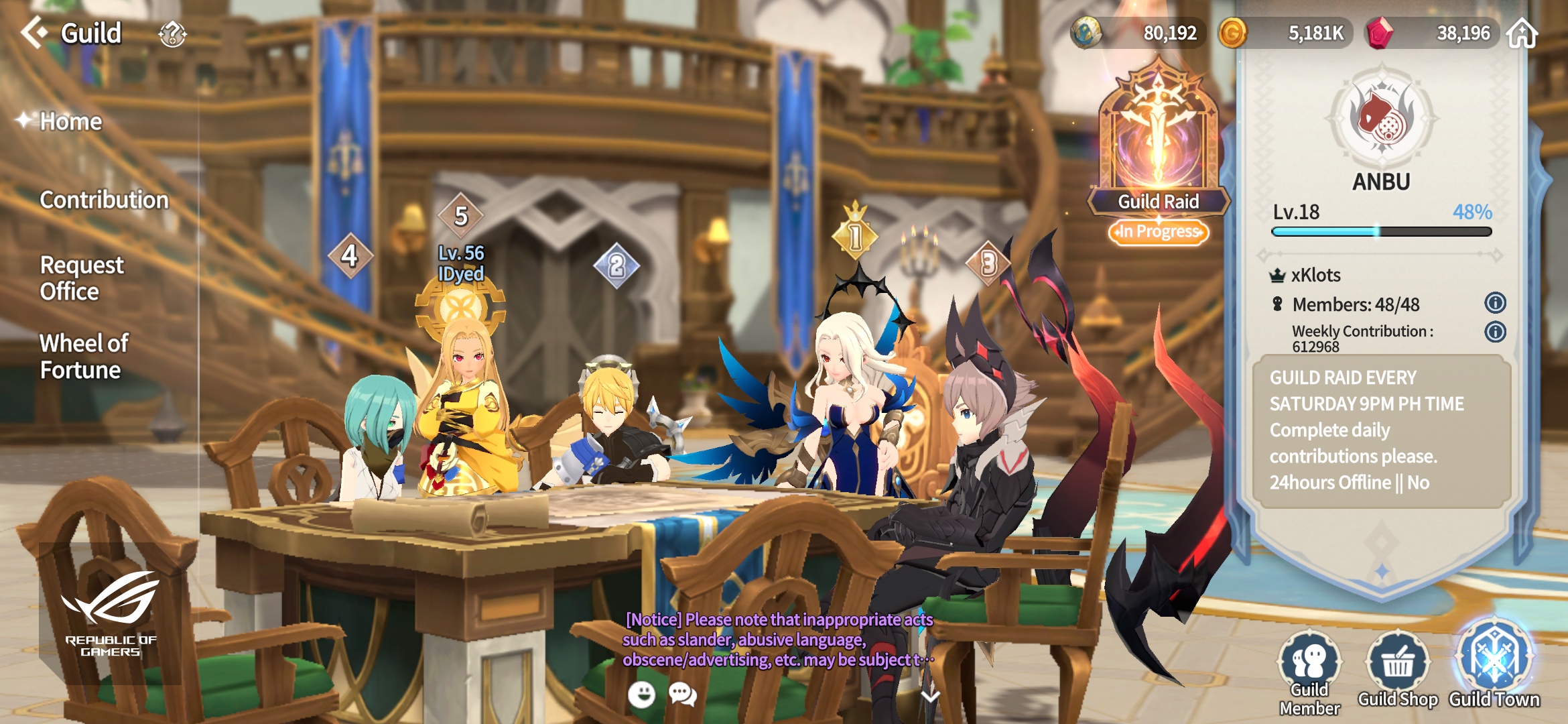Screen dimensions: 1568x724
Task: Open the guild help question mark icon
Action: click(x=172, y=34)
